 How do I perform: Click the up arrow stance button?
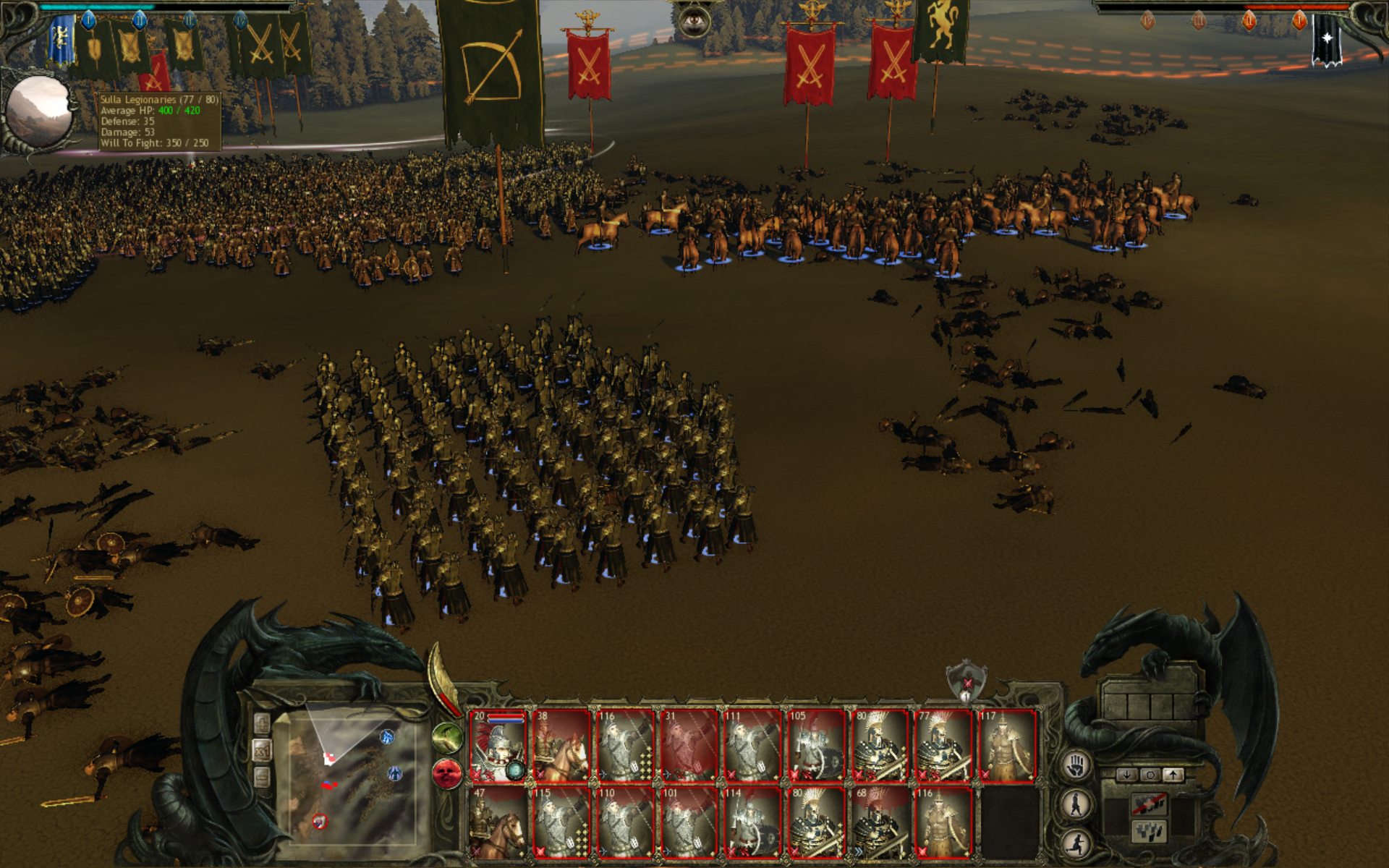point(1173,775)
